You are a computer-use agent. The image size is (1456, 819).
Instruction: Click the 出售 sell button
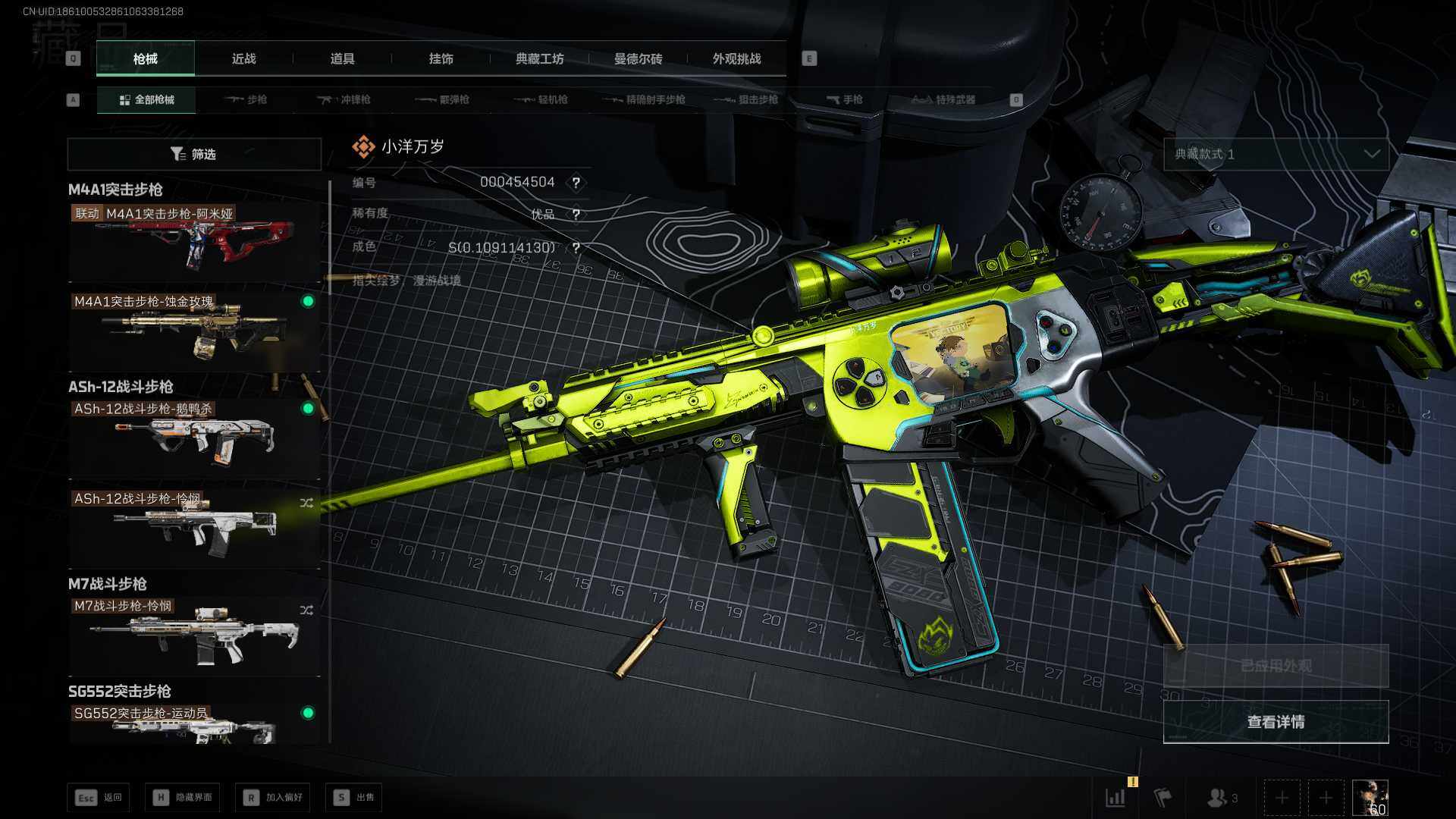tap(354, 797)
